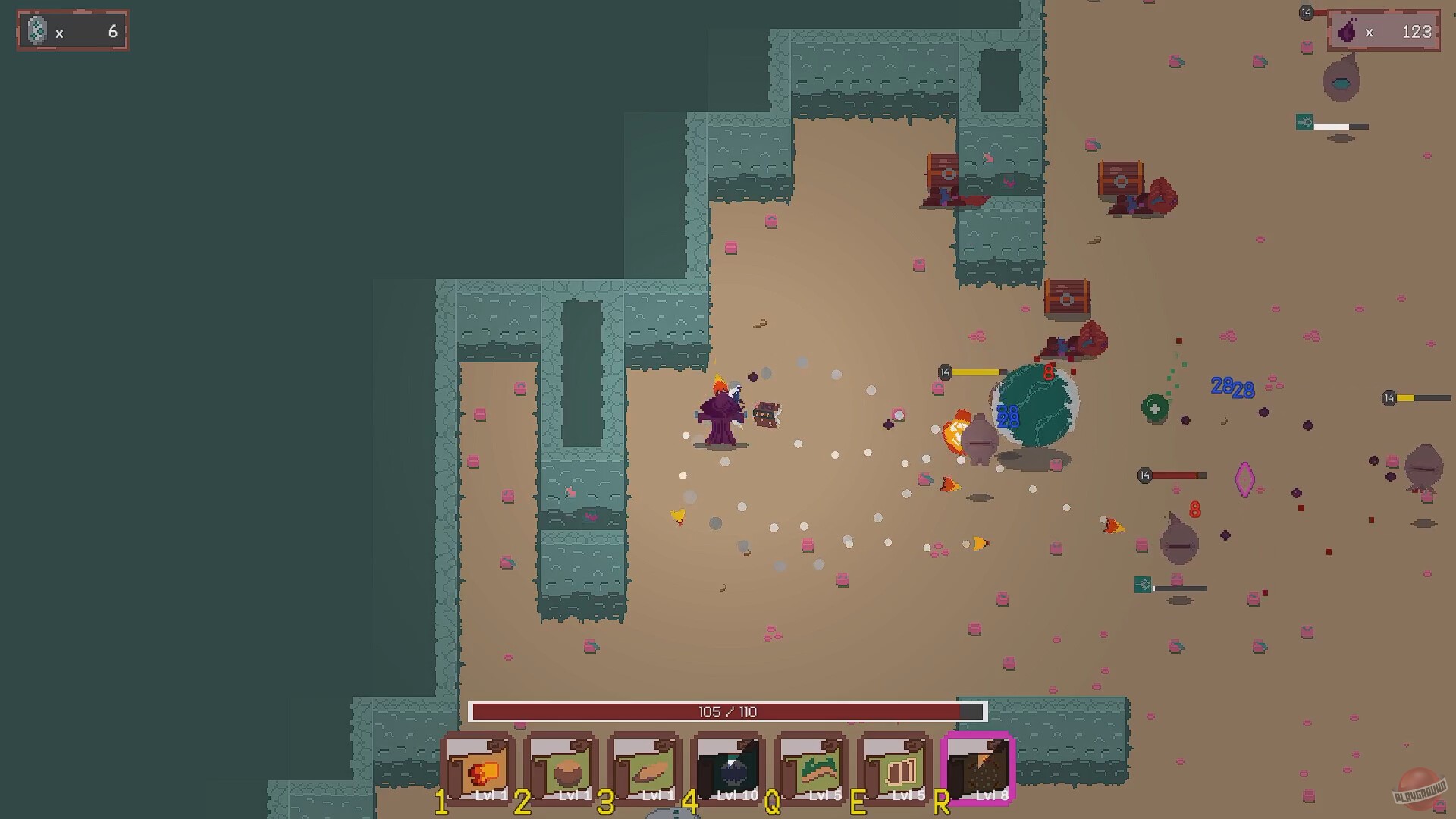Toggle the lower teleport pad icon on the right
This screenshot has width=1456, height=819.
pos(1142,586)
